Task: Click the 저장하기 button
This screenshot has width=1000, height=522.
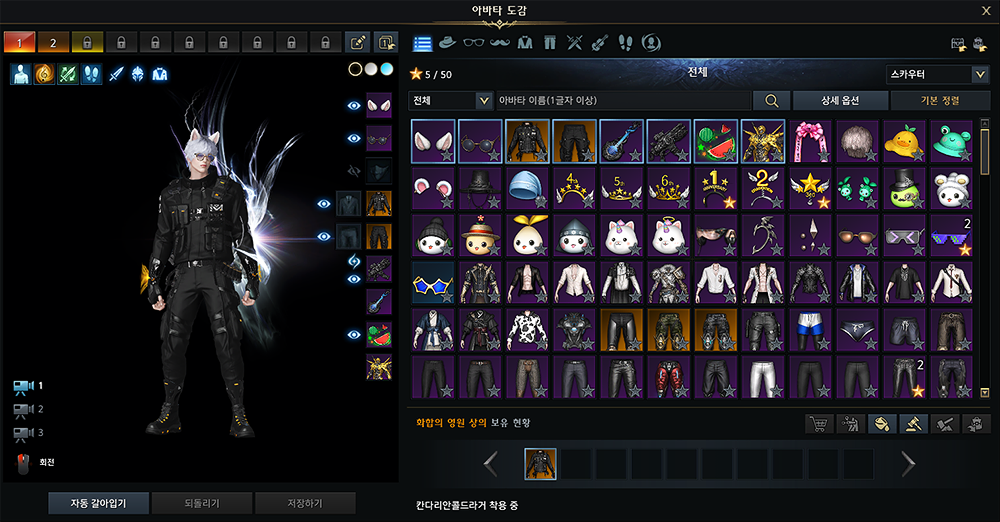Action: pos(305,503)
